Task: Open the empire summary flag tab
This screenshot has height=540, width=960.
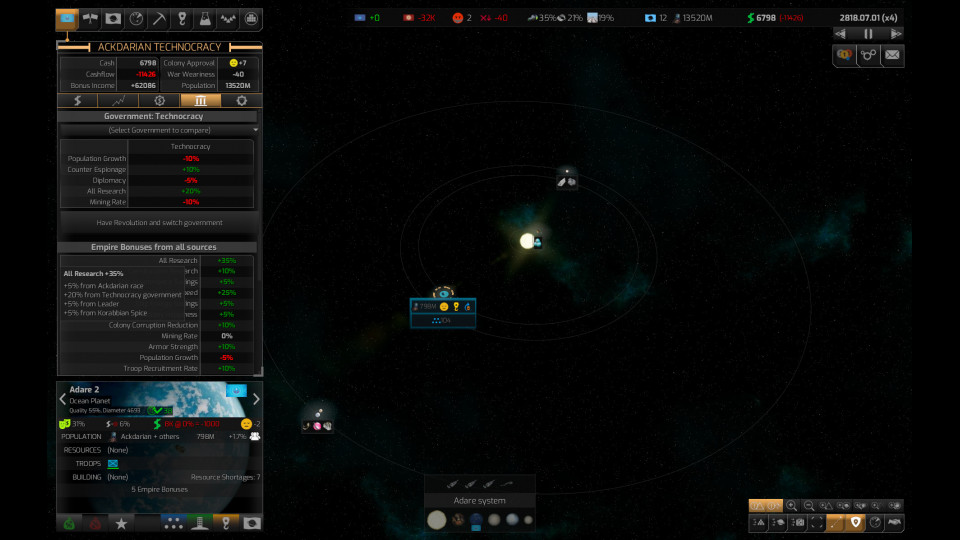Action: click(x=67, y=19)
